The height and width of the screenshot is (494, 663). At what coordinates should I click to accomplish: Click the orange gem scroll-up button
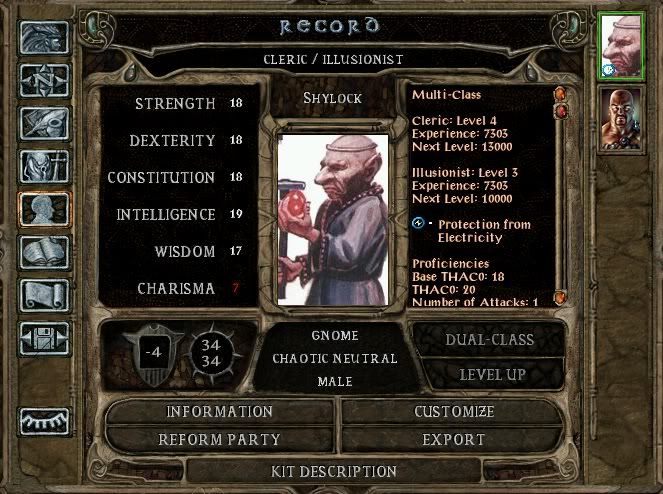(x=559, y=93)
